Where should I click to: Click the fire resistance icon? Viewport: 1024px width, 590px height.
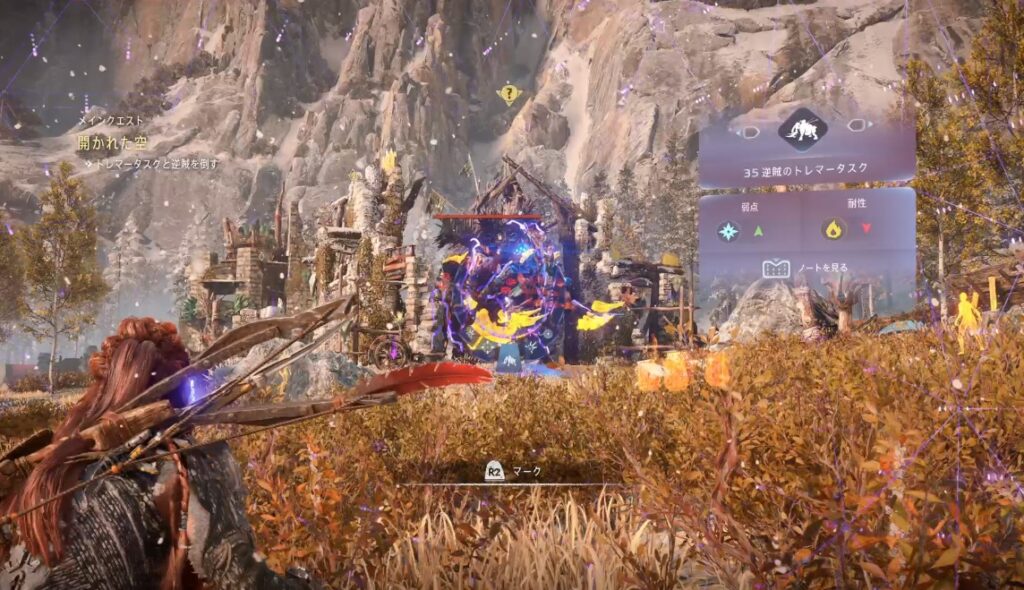point(832,230)
